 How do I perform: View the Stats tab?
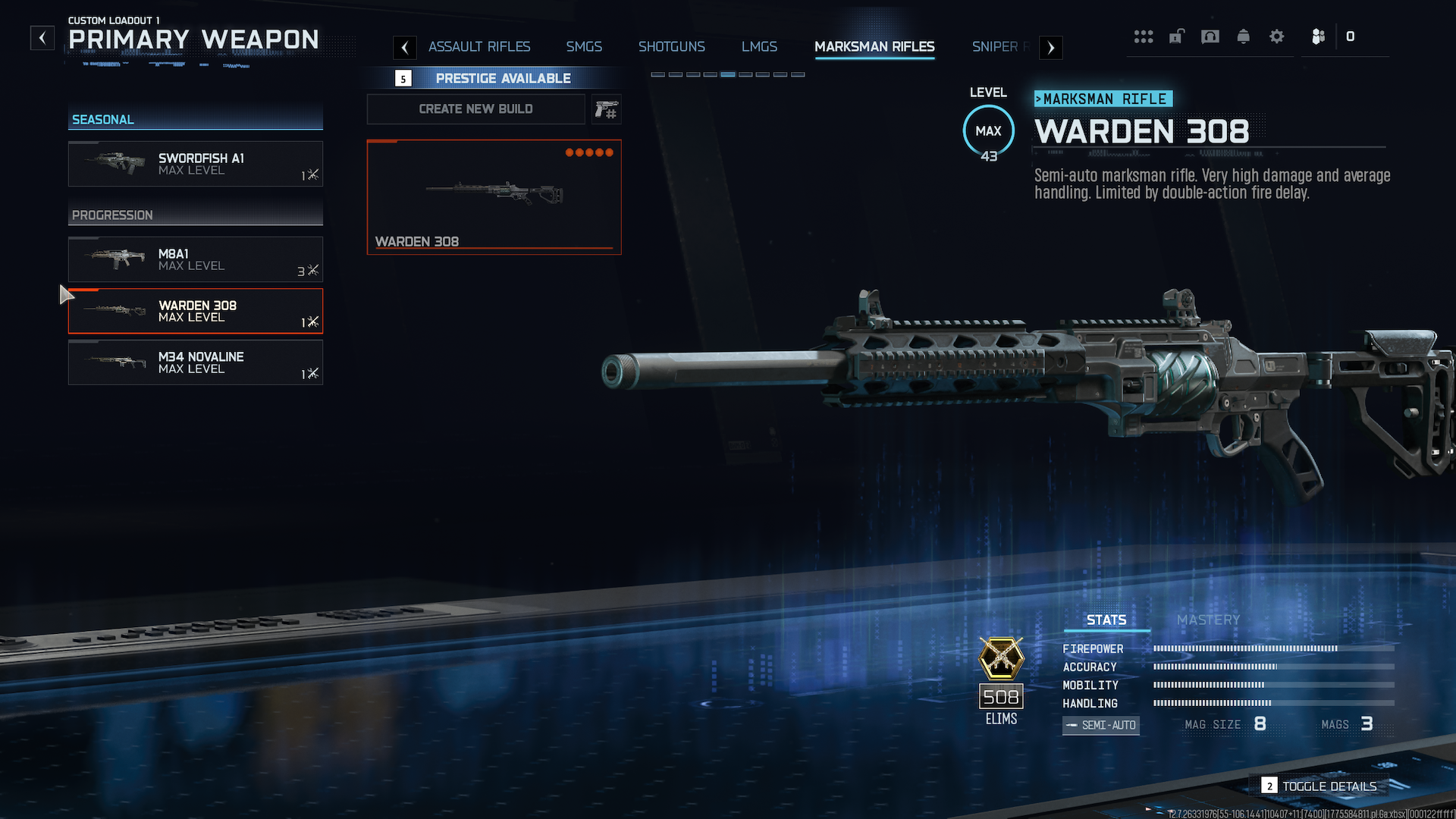tap(1106, 620)
